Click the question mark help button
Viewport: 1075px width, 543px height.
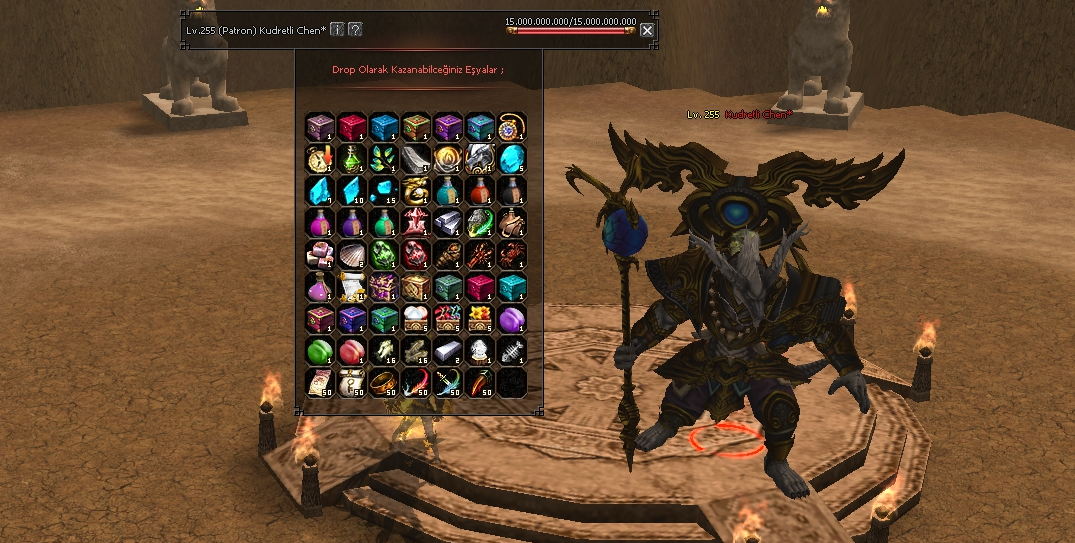click(355, 29)
